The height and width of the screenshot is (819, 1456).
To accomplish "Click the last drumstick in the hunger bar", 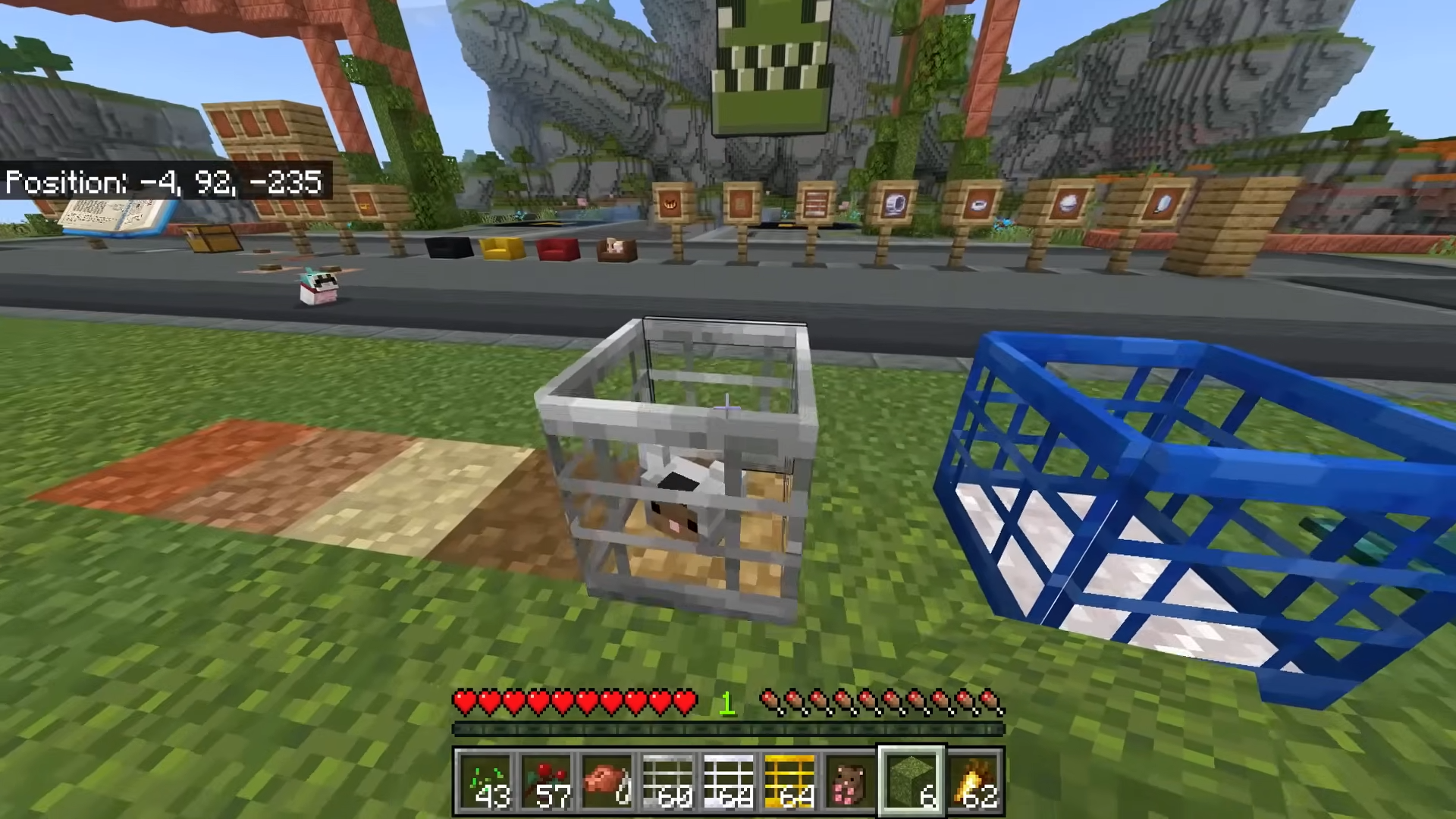I will tap(994, 703).
